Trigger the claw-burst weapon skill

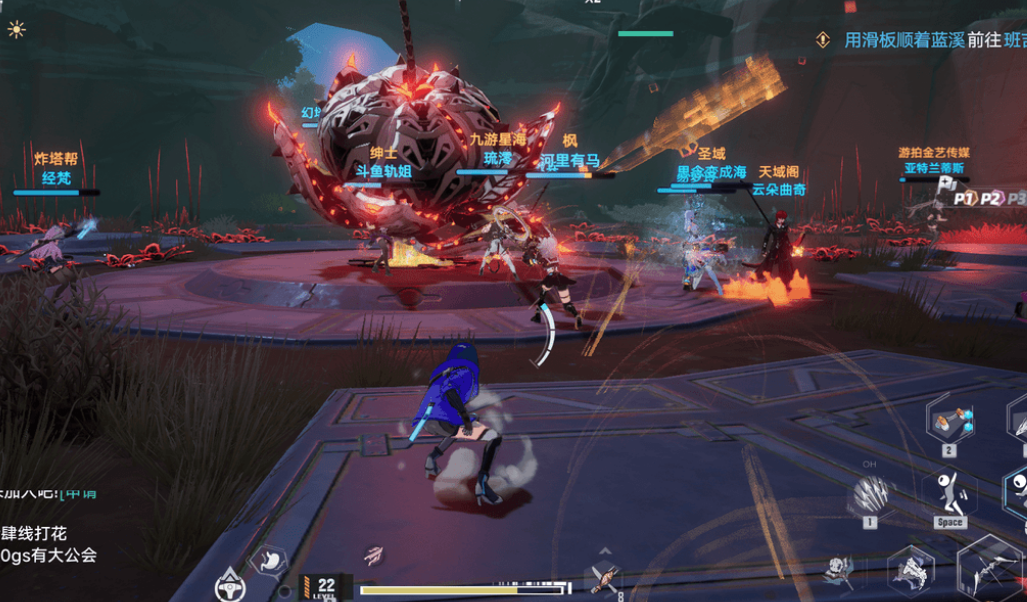pyautogui.click(x=872, y=494)
